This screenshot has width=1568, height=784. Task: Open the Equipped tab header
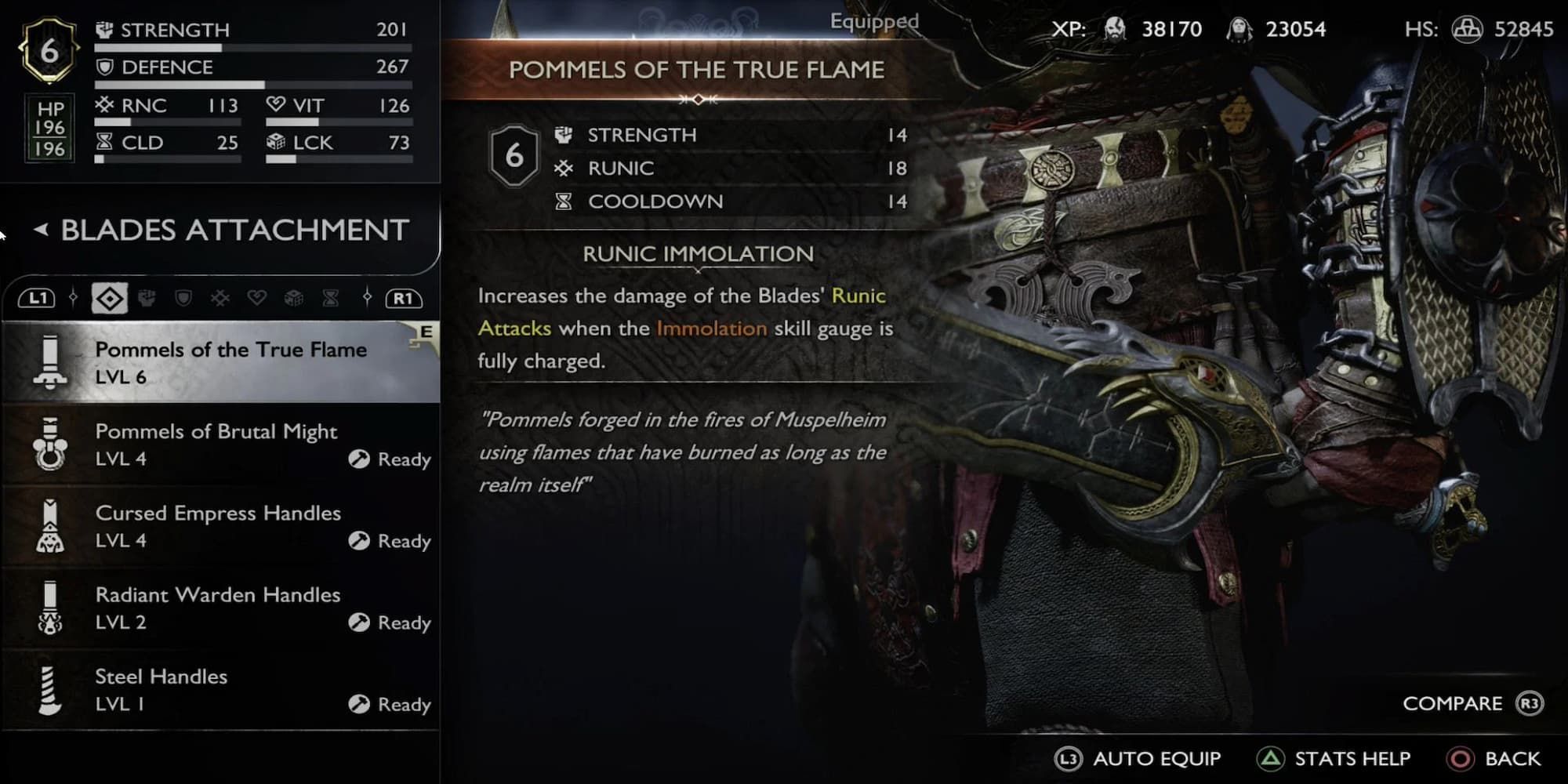tap(873, 21)
